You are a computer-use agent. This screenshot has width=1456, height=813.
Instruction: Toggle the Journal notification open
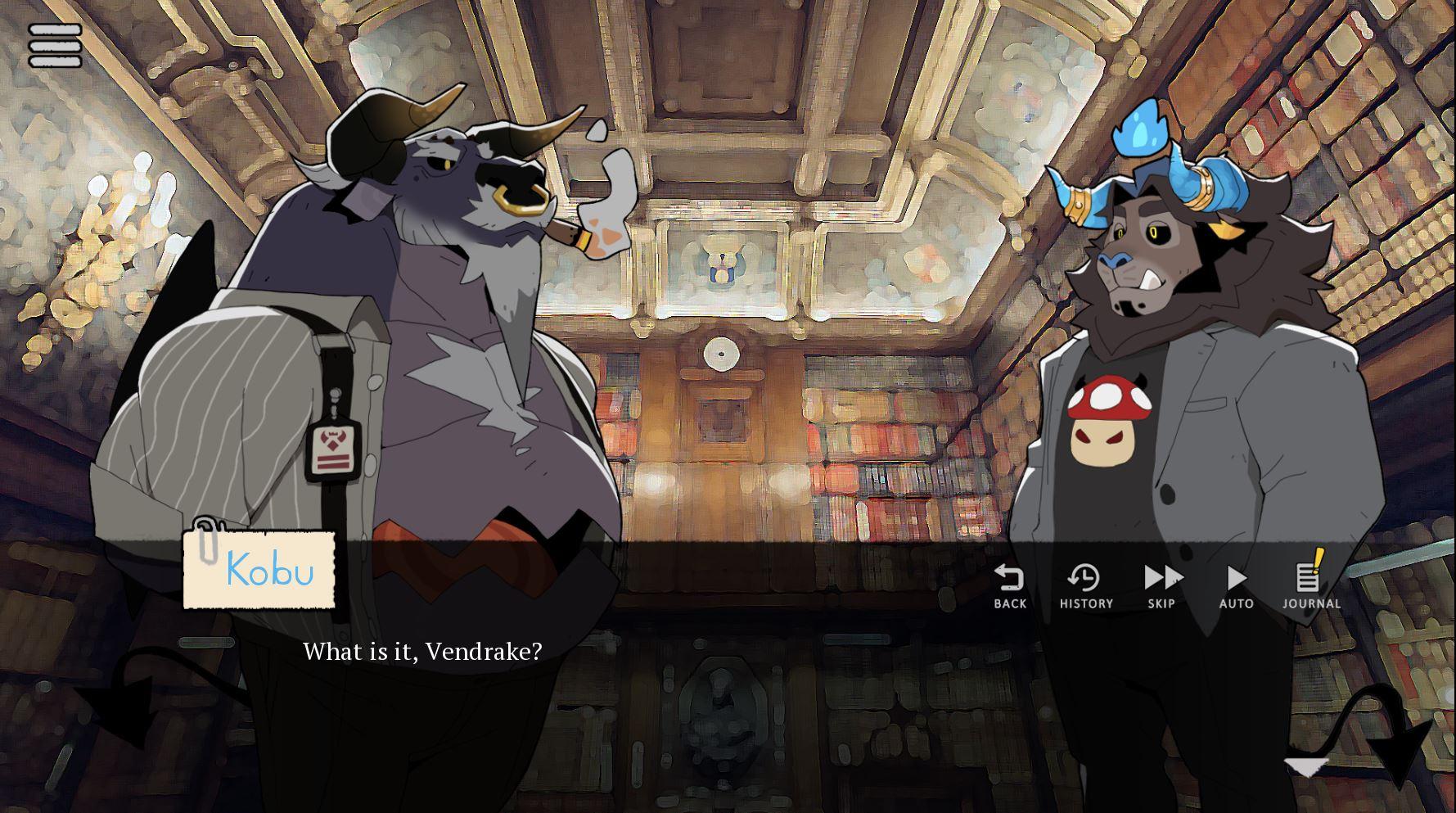1310,585
